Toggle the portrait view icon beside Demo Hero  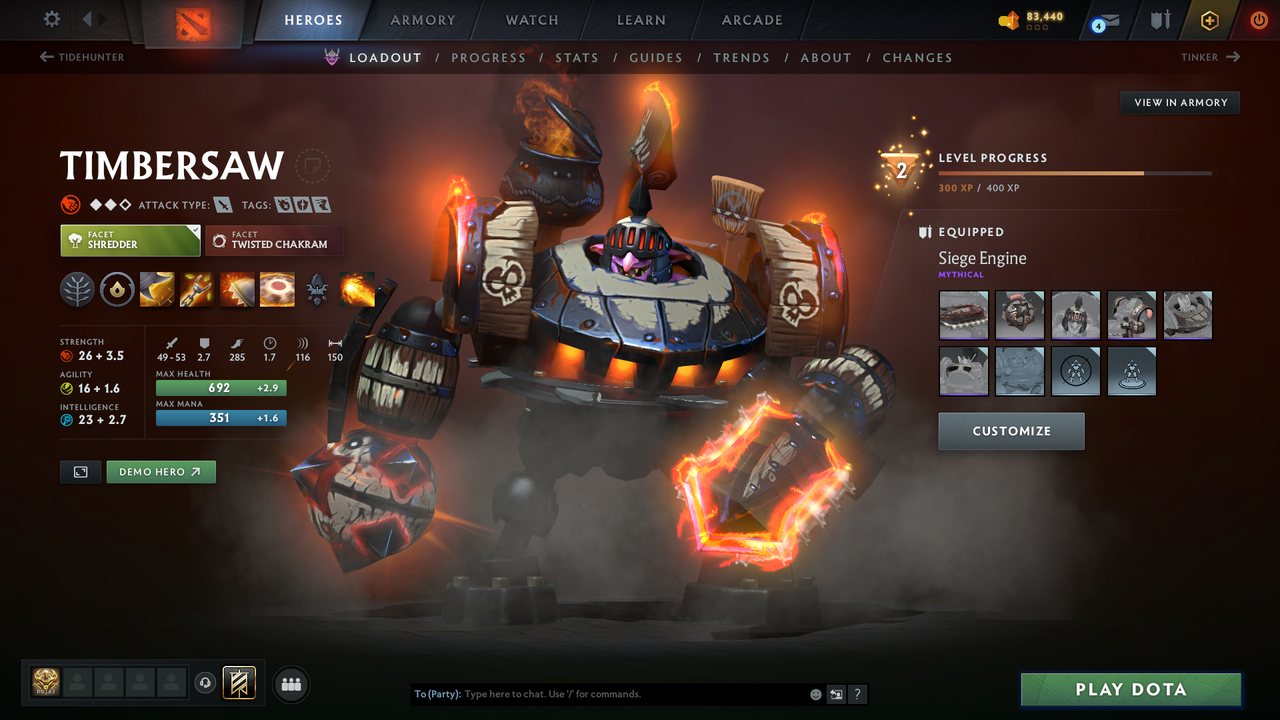(x=80, y=471)
